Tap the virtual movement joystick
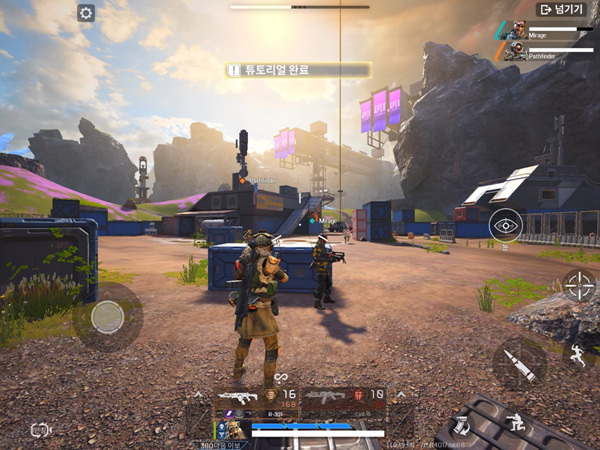The height and width of the screenshot is (450, 600). [x=107, y=317]
